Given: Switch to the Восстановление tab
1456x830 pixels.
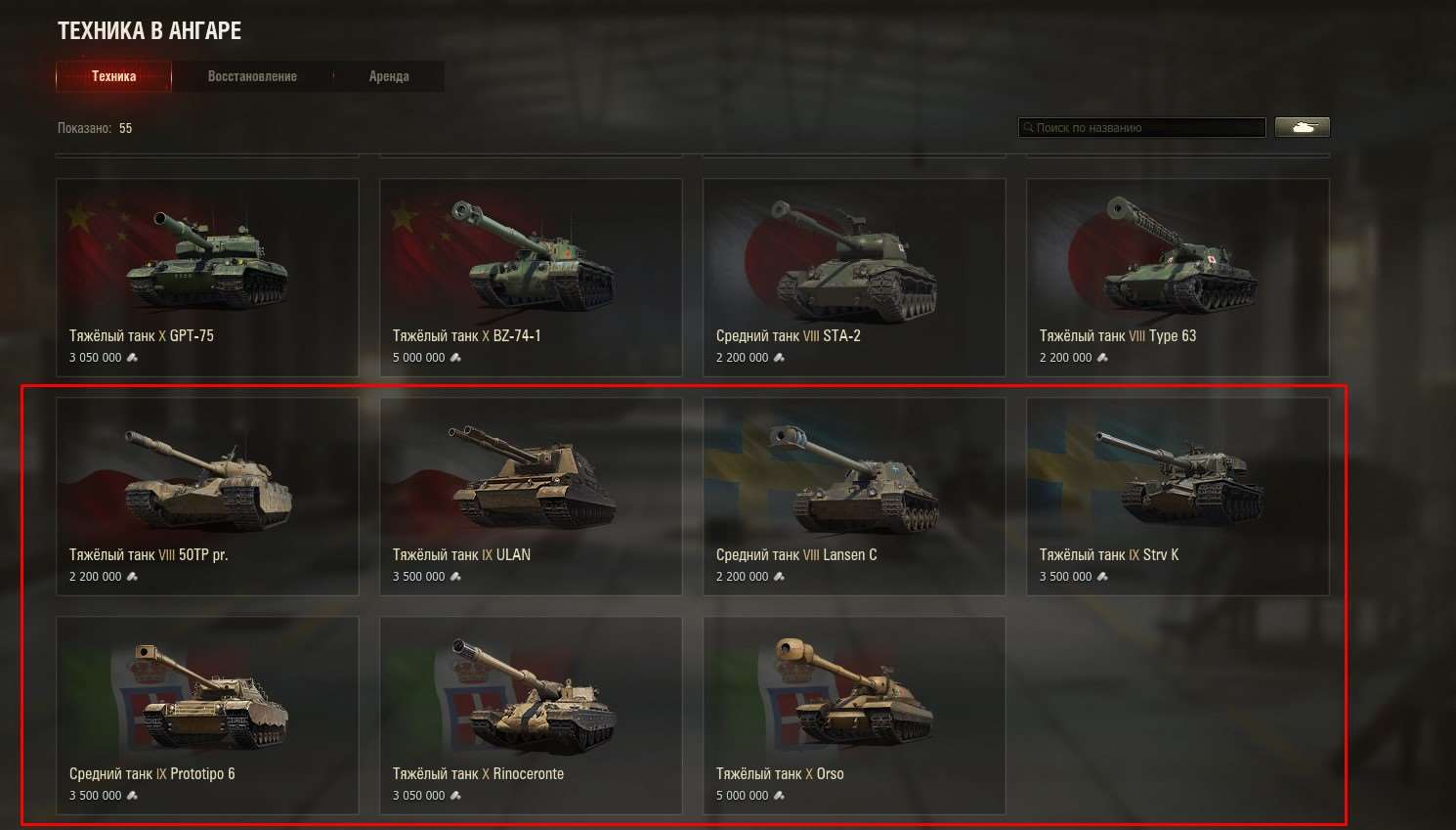Looking at the screenshot, I should (252, 75).
